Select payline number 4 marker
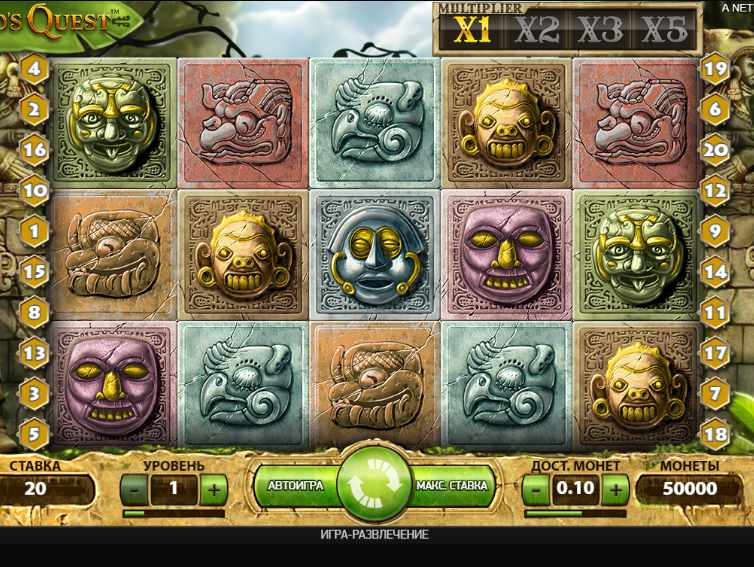Viewport: 754px width, 567px height. 35,69
